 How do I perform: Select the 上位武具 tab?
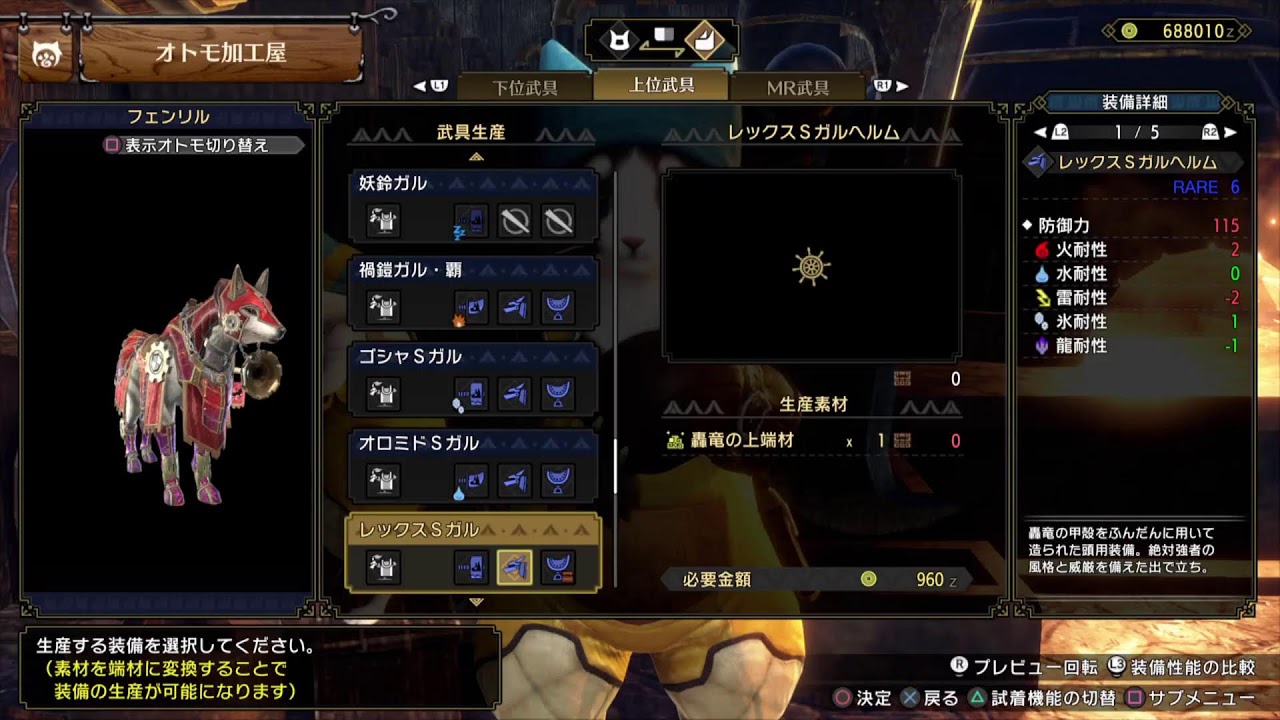[661, 85]
